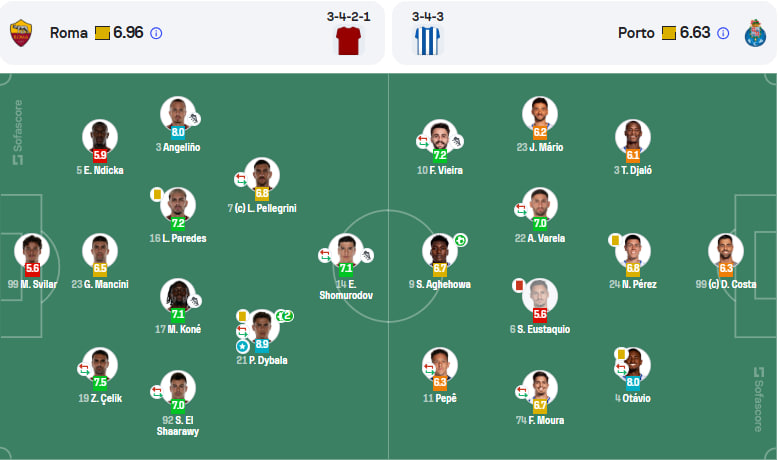Select goalkeeper M. Svilar

click(33, 252)
